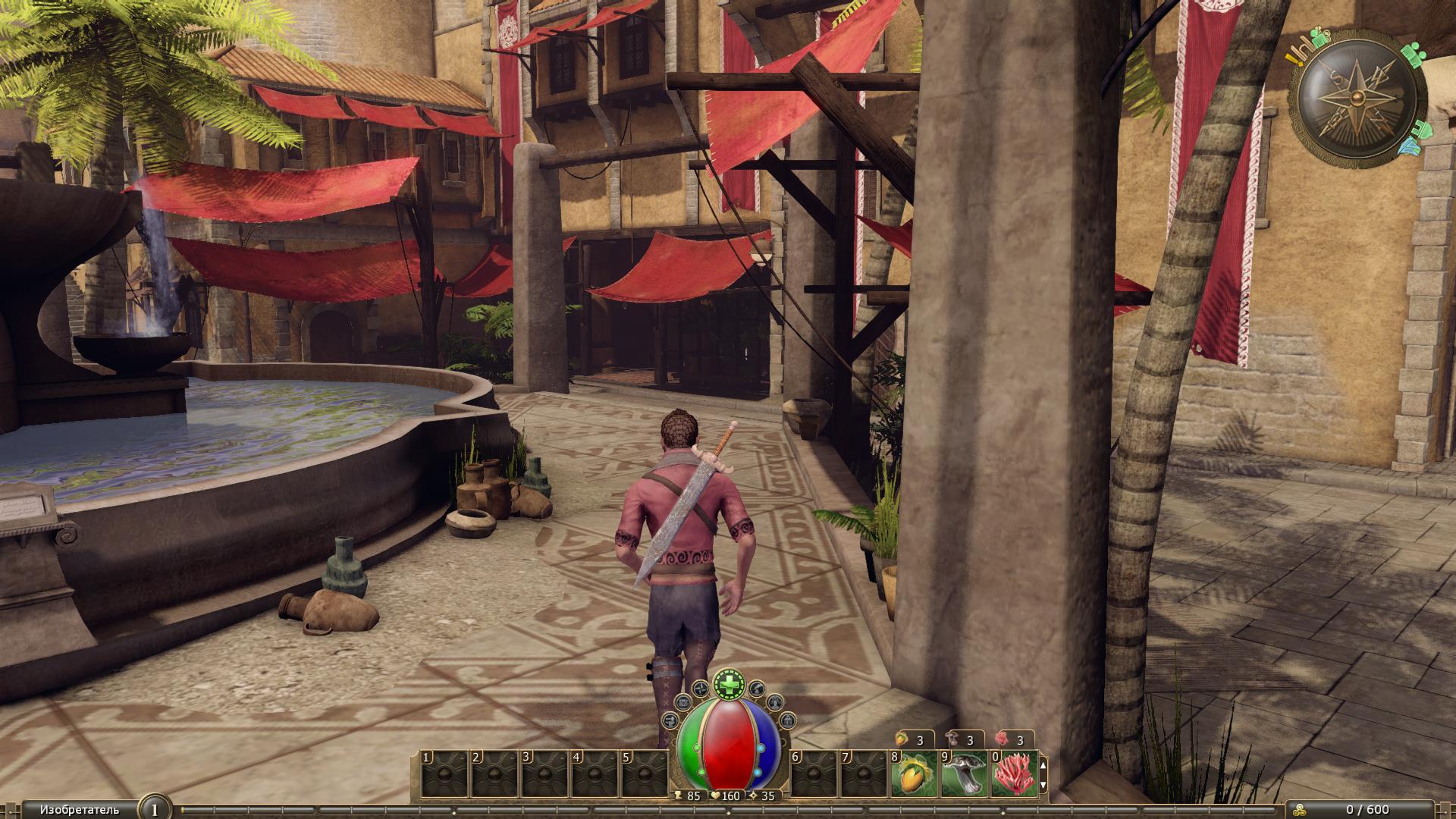This screenshot has height=819, width=1456.
Task: Open the compass minimap
Action: coord(1357,99)
